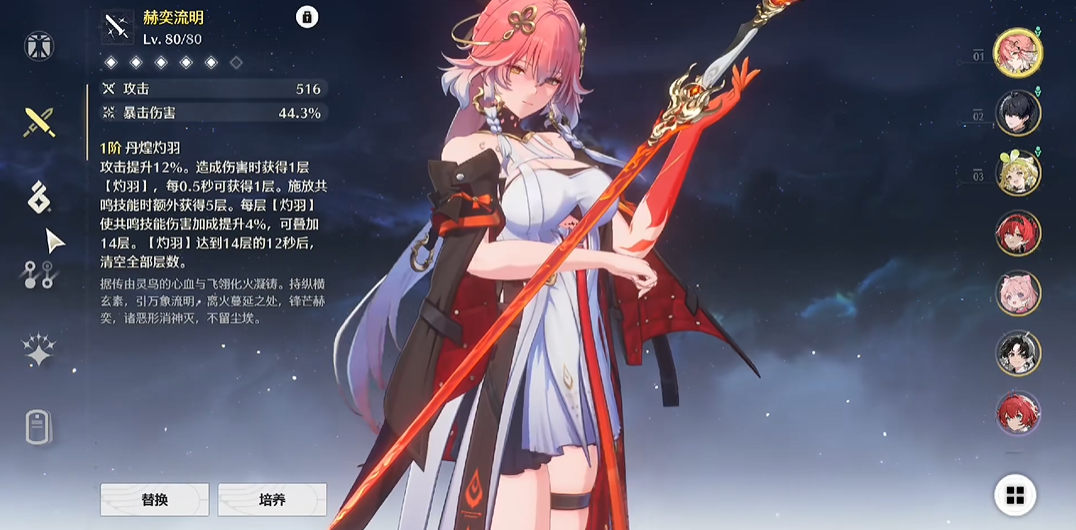The height and width of the screenshot is (530, 1076).
Task: Choose the dark-haired portrait below the cat-eared one
Action: pyautogui.click(x=1018, y=353)
